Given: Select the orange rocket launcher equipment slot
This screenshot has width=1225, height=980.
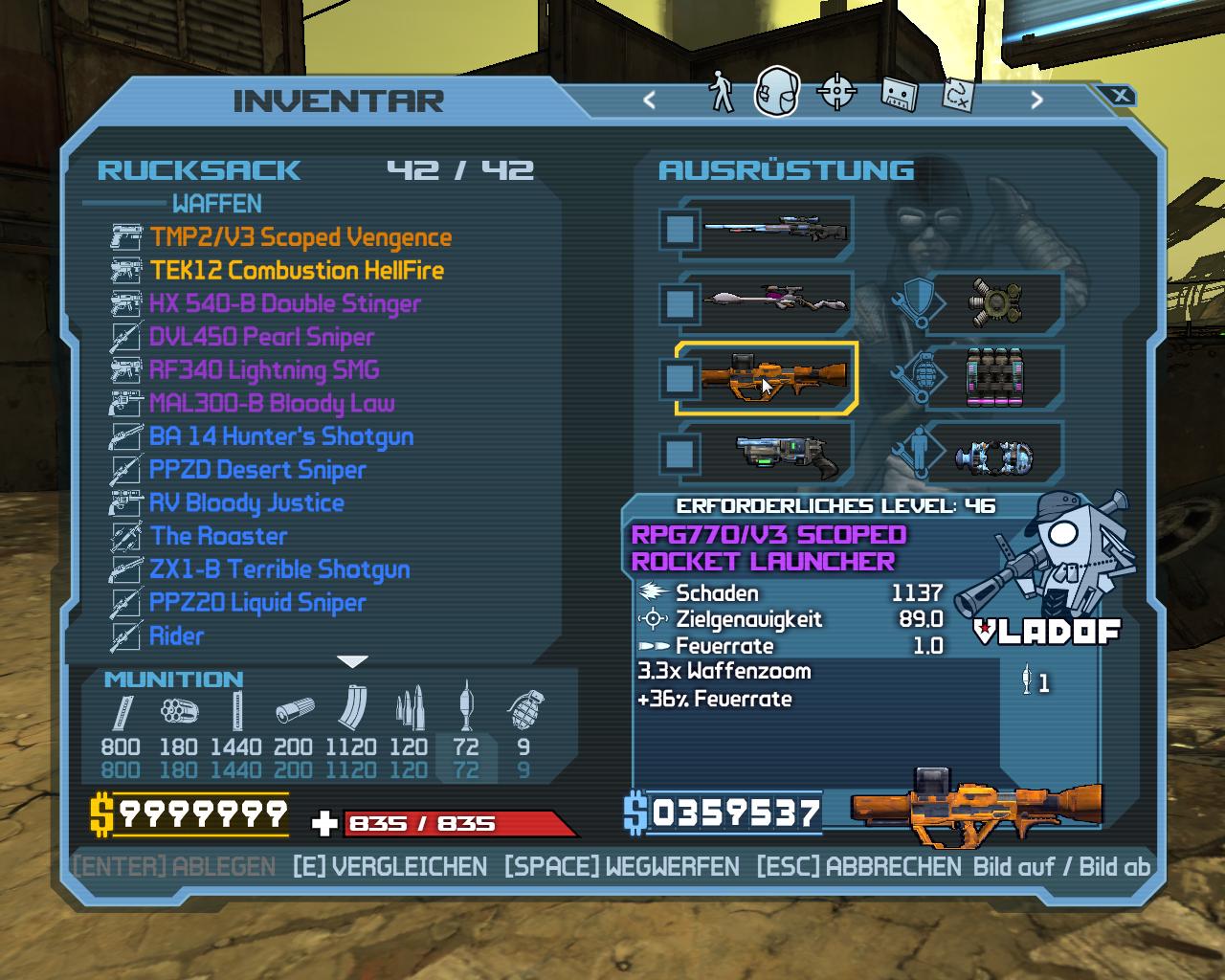Looking at the screenshot, I should 775,377.
